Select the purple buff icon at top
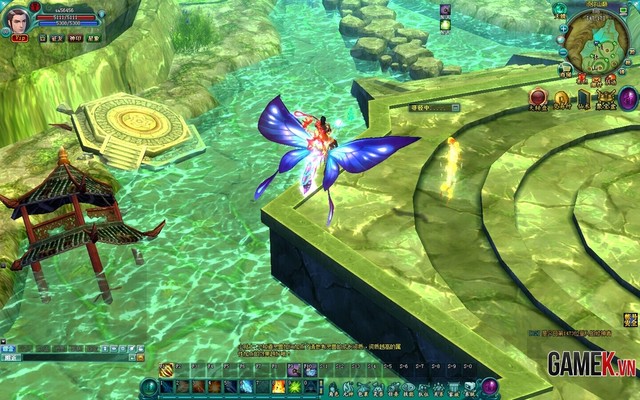640x400 pixels. [x=445, y=10]
